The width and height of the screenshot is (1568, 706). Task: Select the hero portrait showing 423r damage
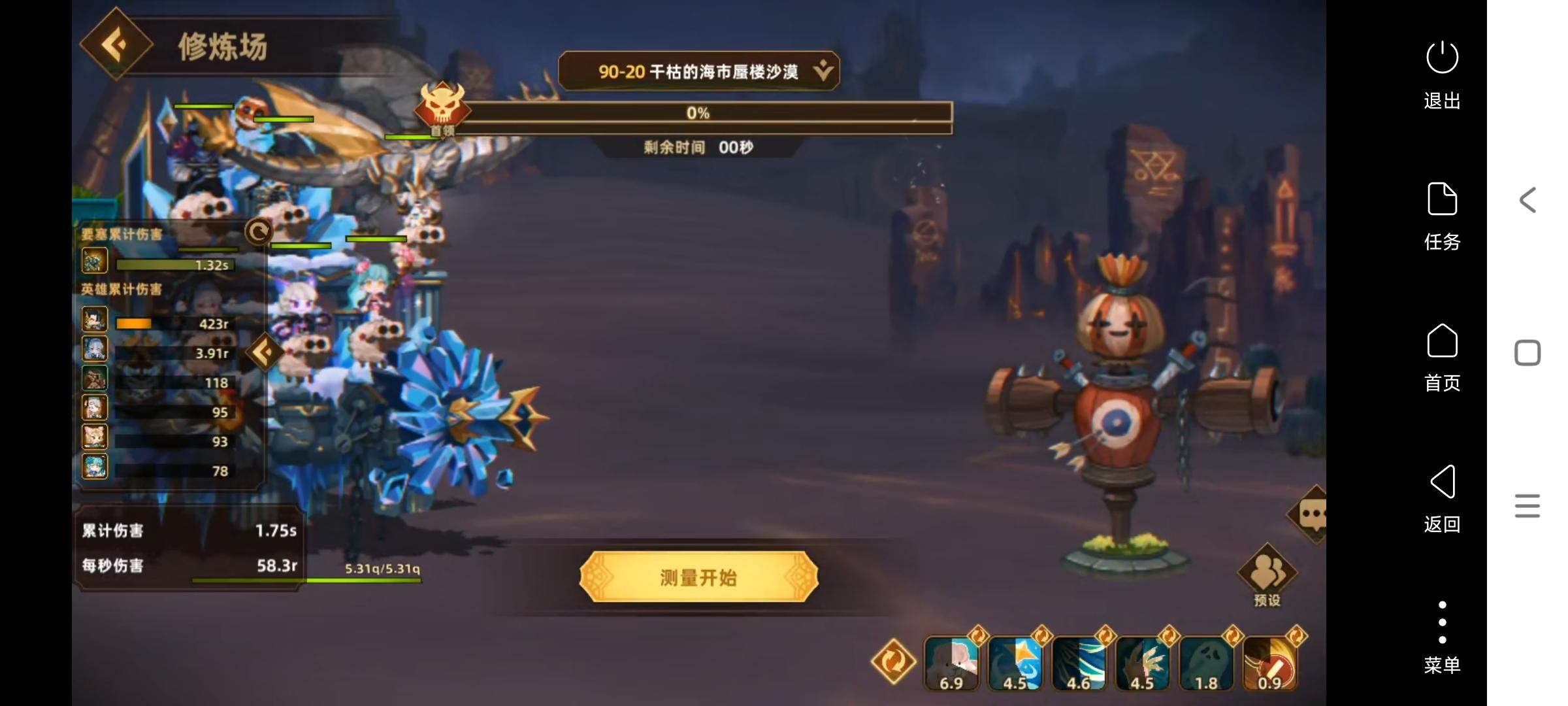[x=94, y=319]
